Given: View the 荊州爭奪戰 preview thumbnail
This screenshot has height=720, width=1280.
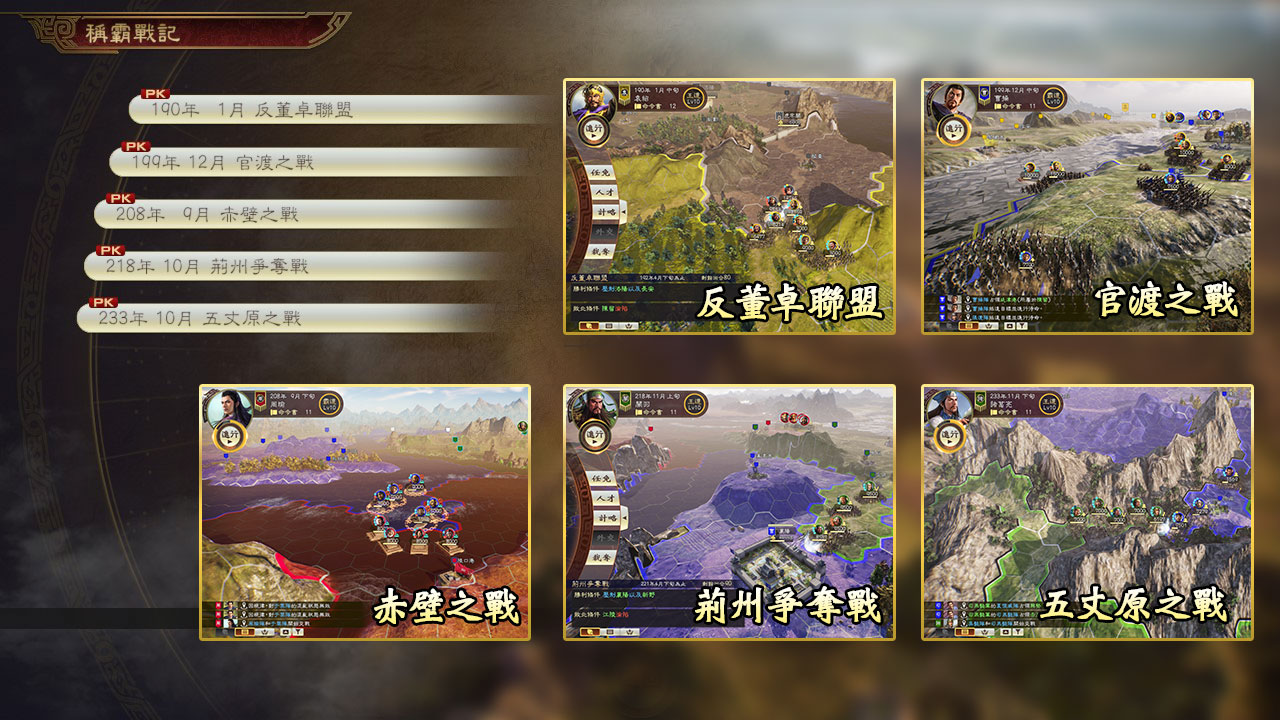Looking at the screenshot, I should 729,512.
